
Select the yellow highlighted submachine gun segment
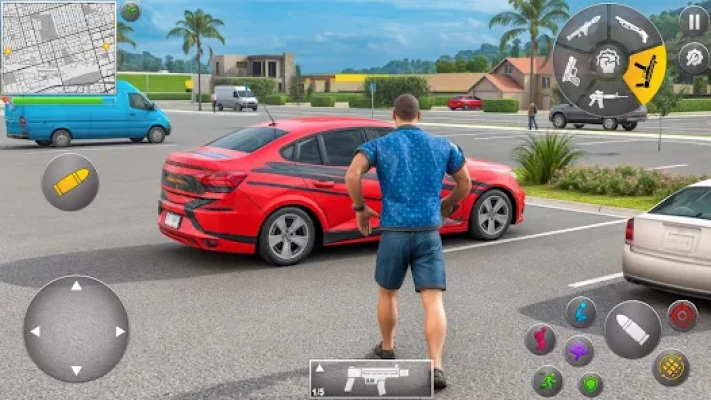pyautogui.click(x=644, y=70)
